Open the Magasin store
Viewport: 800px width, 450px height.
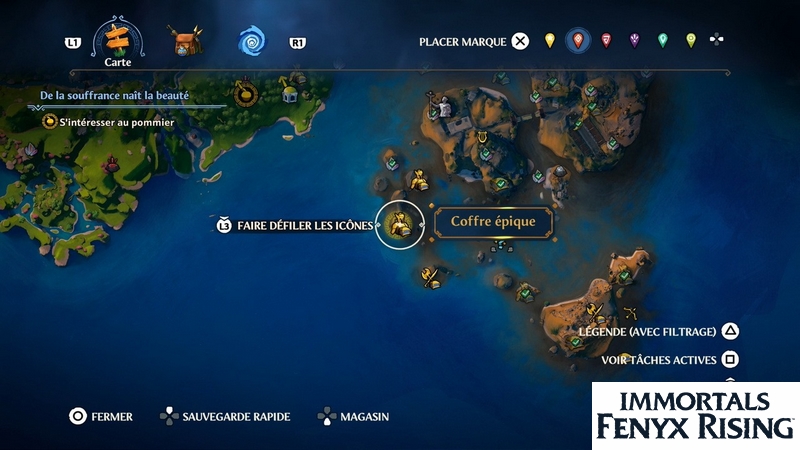pos(352,416)
